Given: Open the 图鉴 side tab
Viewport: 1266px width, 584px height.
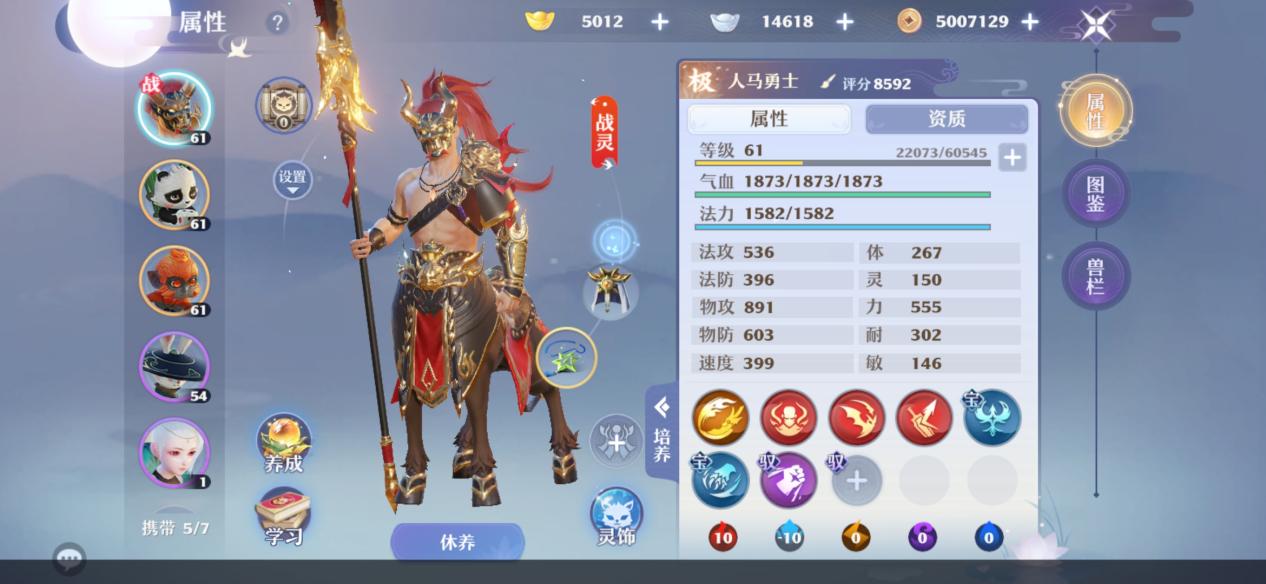Looking at the screenshot, I should (x=1095, y=192).
